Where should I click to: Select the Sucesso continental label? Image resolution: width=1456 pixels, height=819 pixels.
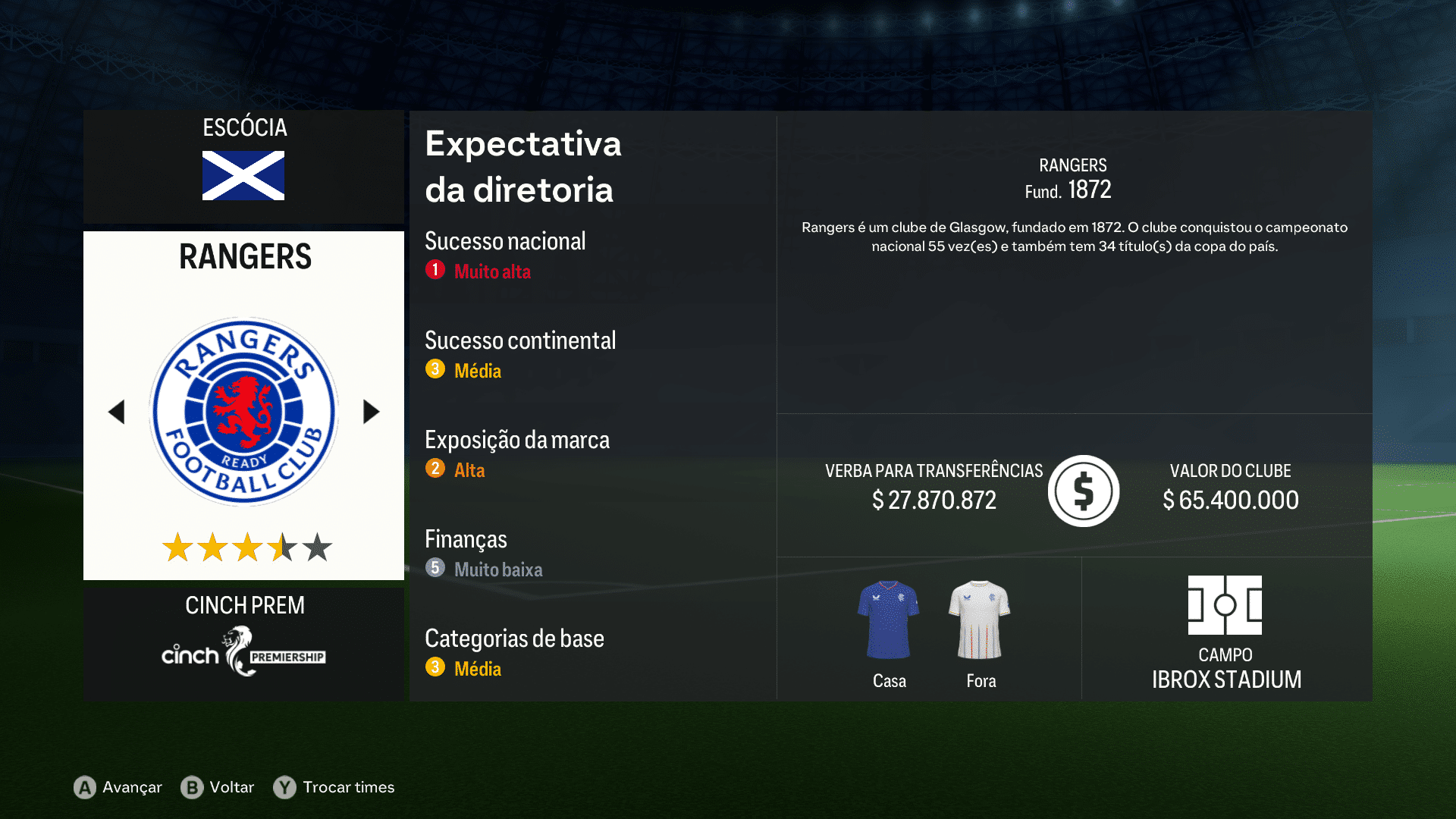[520, 340]
